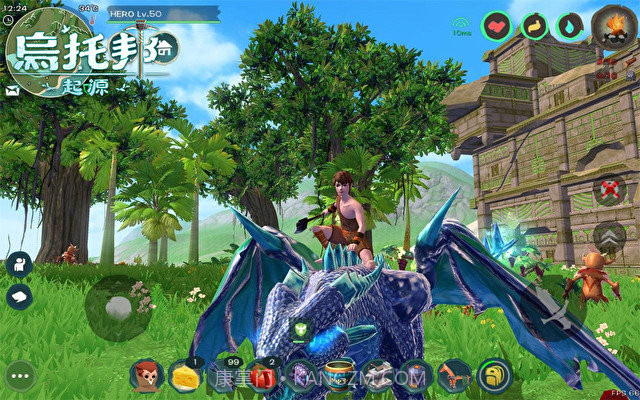This screenshot has width=640, height=400.
Task: Select the fox pet hotbar slot
Action: tap(147, 375)
